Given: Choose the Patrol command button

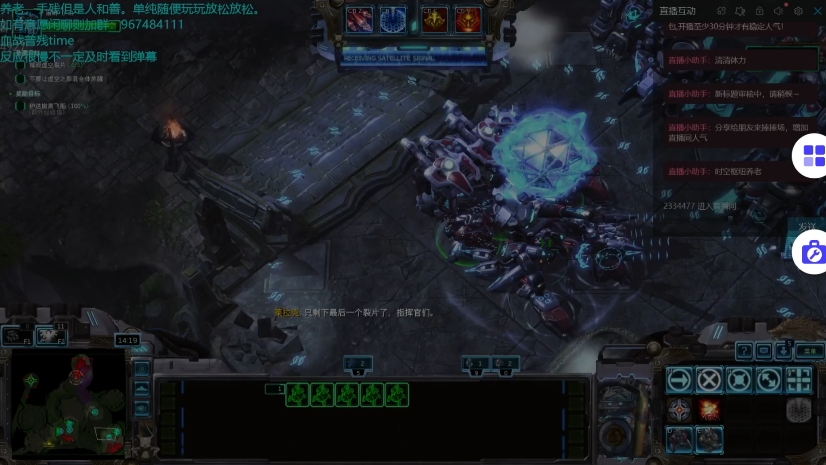Looking at the screenshot, I should point(768,379).
